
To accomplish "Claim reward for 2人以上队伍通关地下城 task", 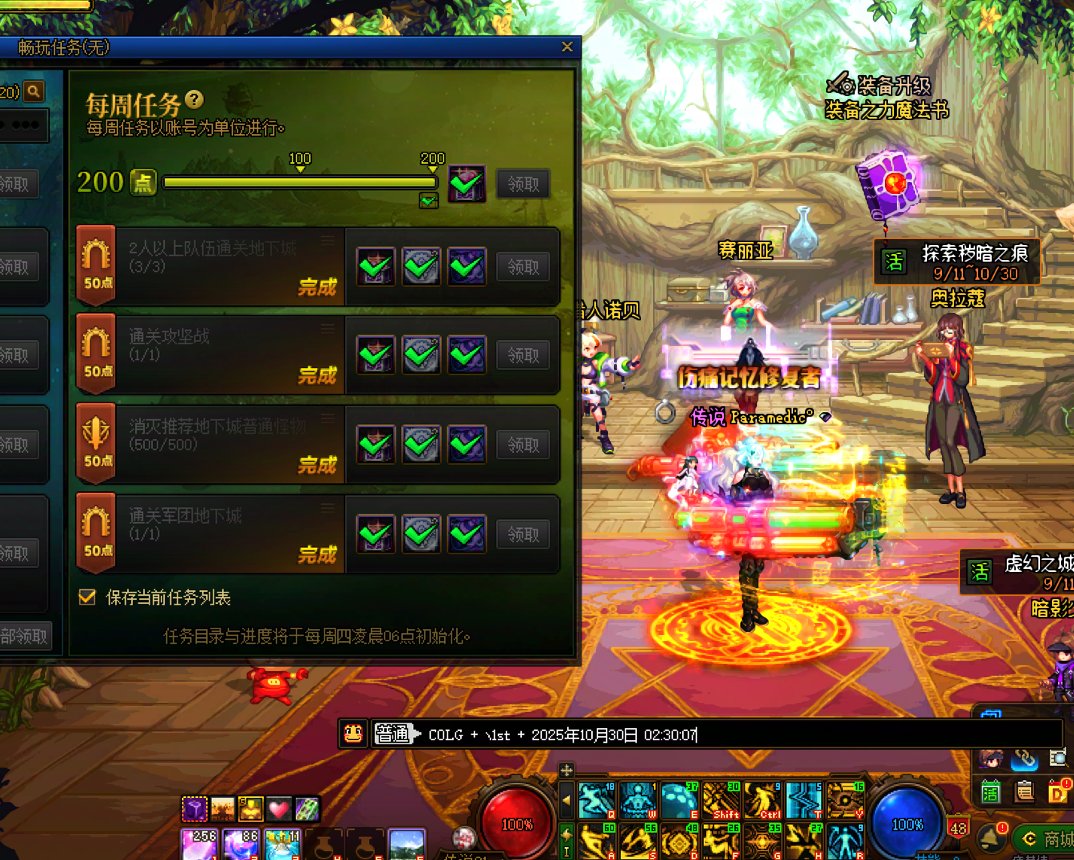I will click(x=523, y=267).
